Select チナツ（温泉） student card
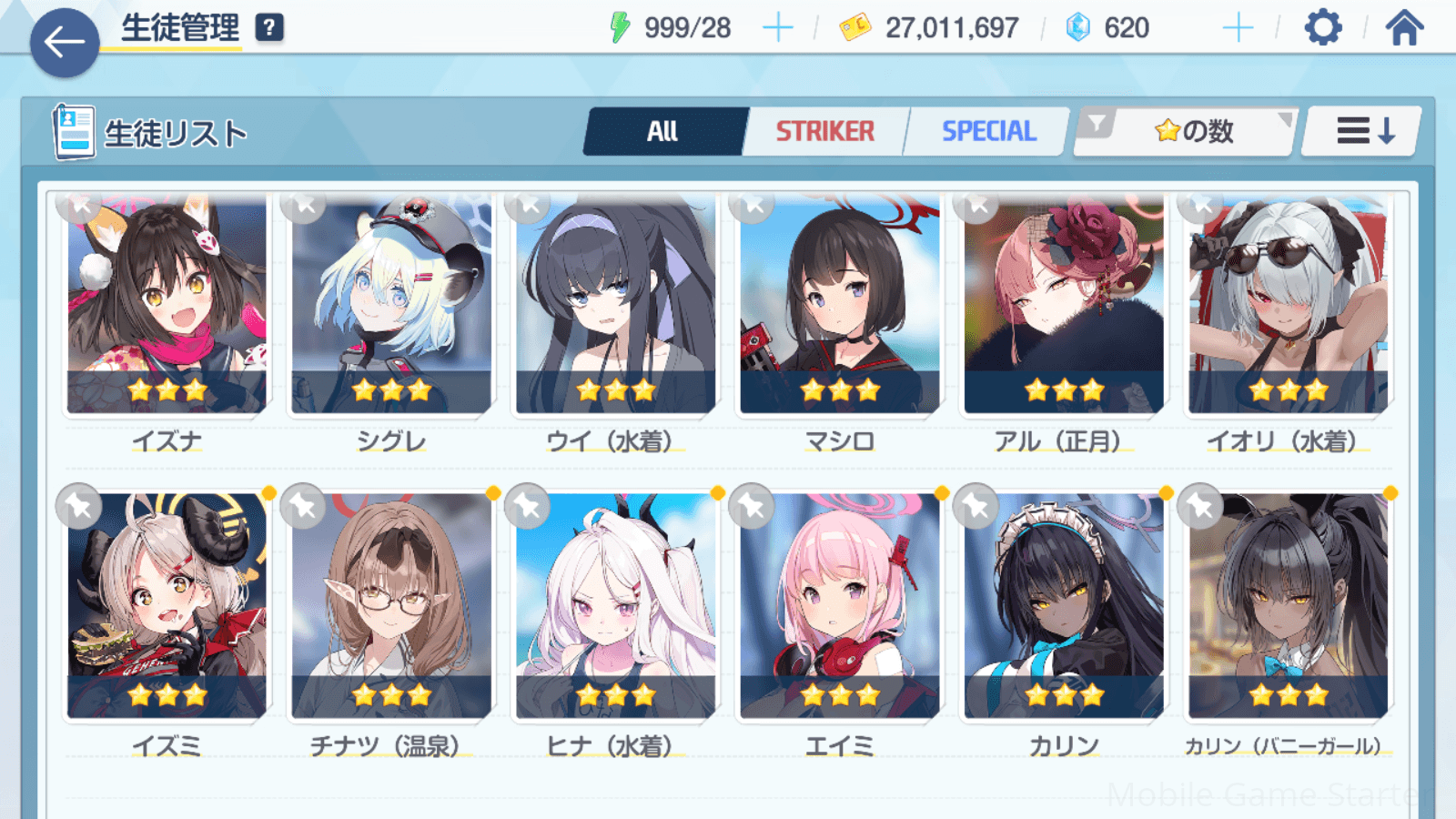Screen dimensions: 1456x819 [x=391, y=605]
